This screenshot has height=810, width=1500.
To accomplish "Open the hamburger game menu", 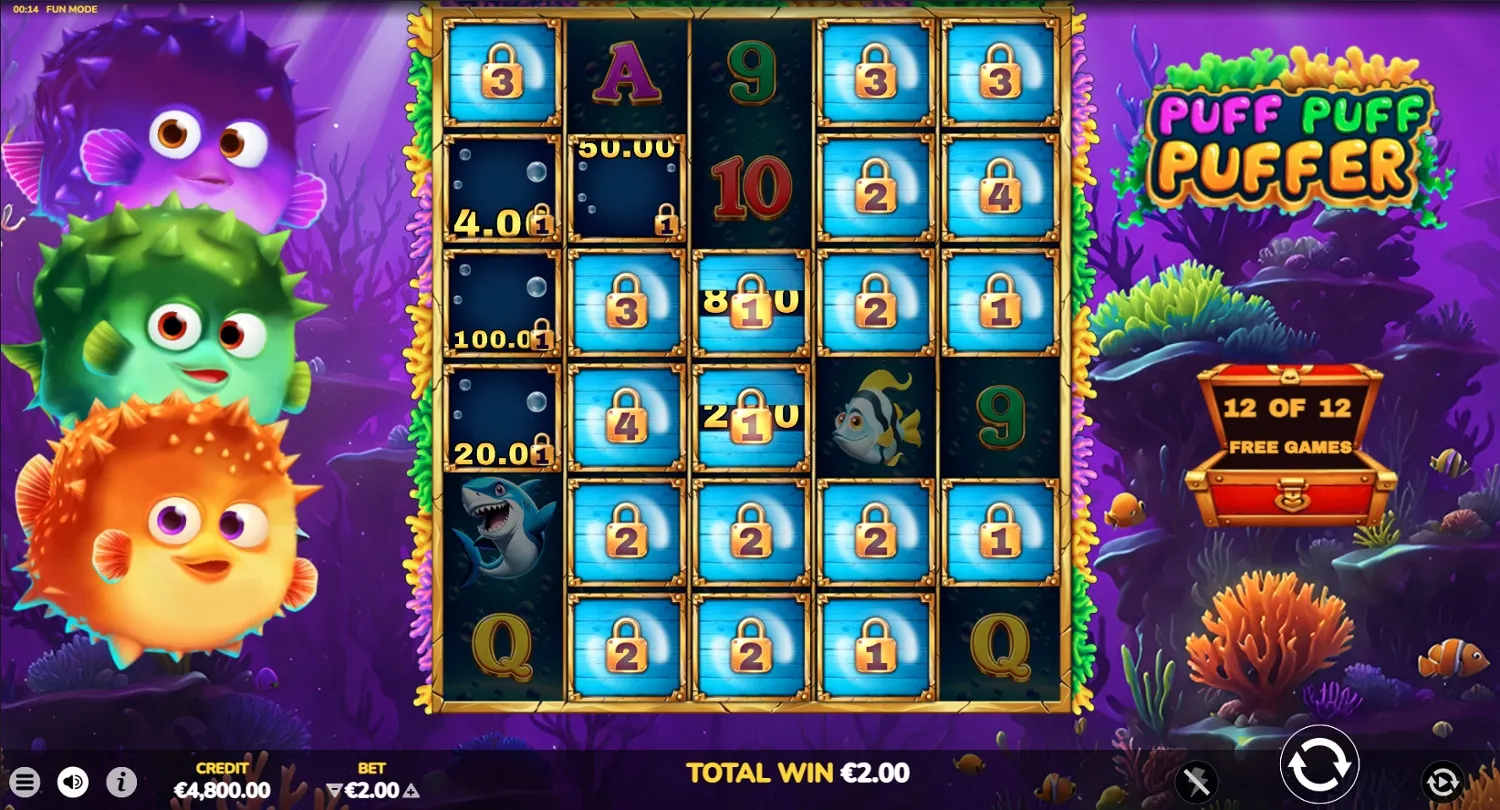I will point(25,782).
